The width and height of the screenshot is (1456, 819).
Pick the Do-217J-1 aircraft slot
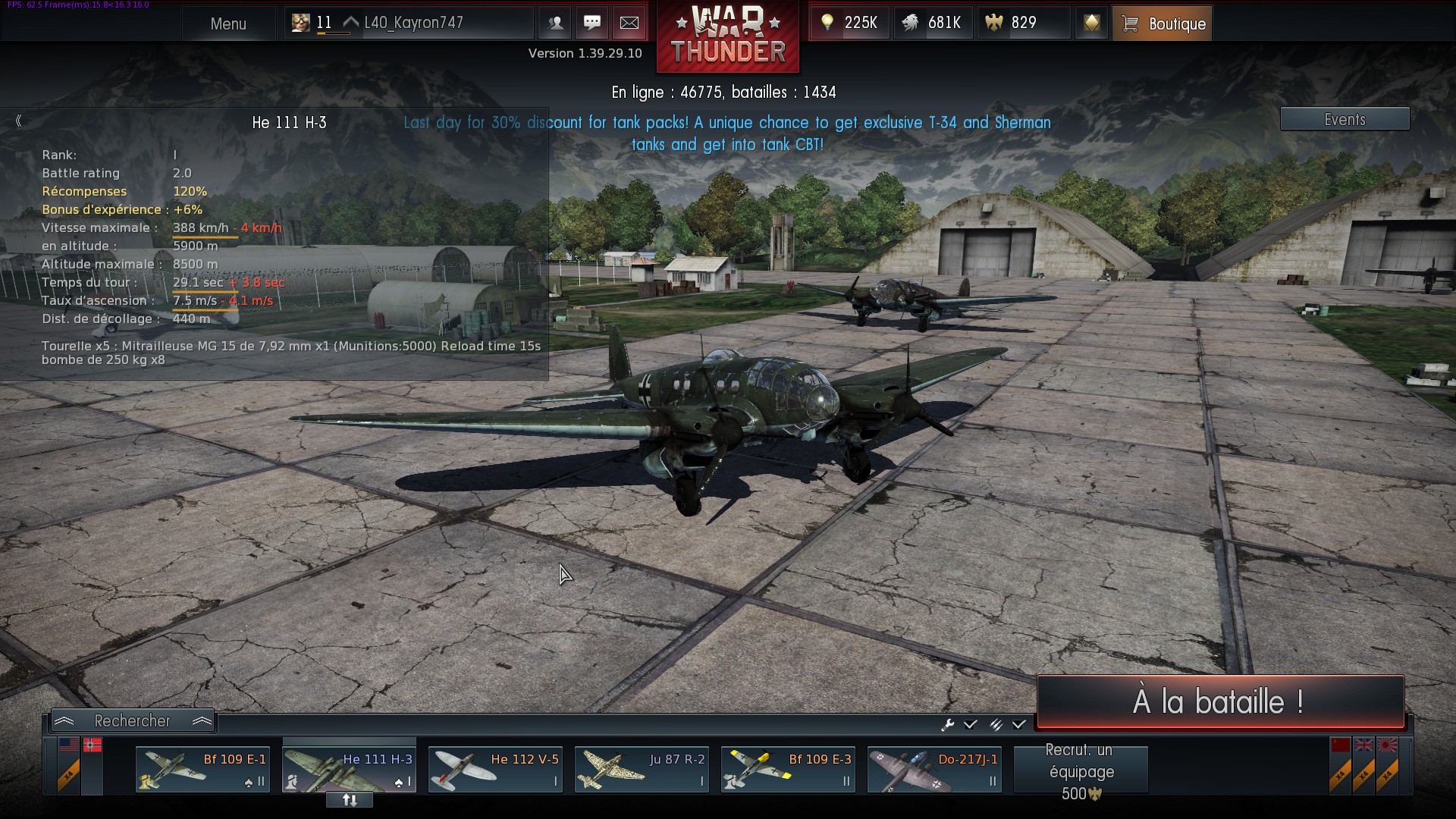point(934,769)
